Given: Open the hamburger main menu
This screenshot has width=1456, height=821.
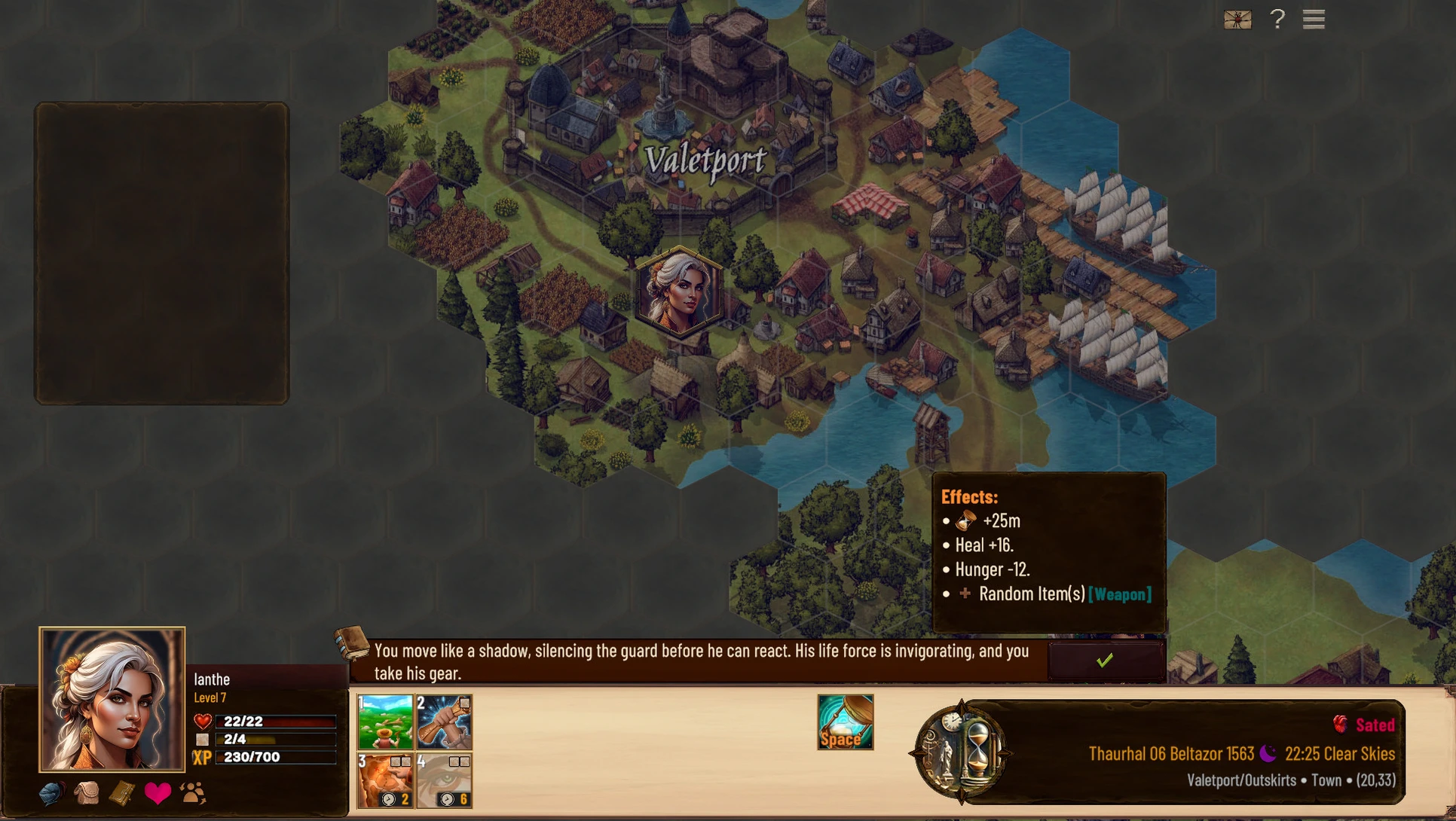Looking at the screenshot, I should click(1314, 20).
